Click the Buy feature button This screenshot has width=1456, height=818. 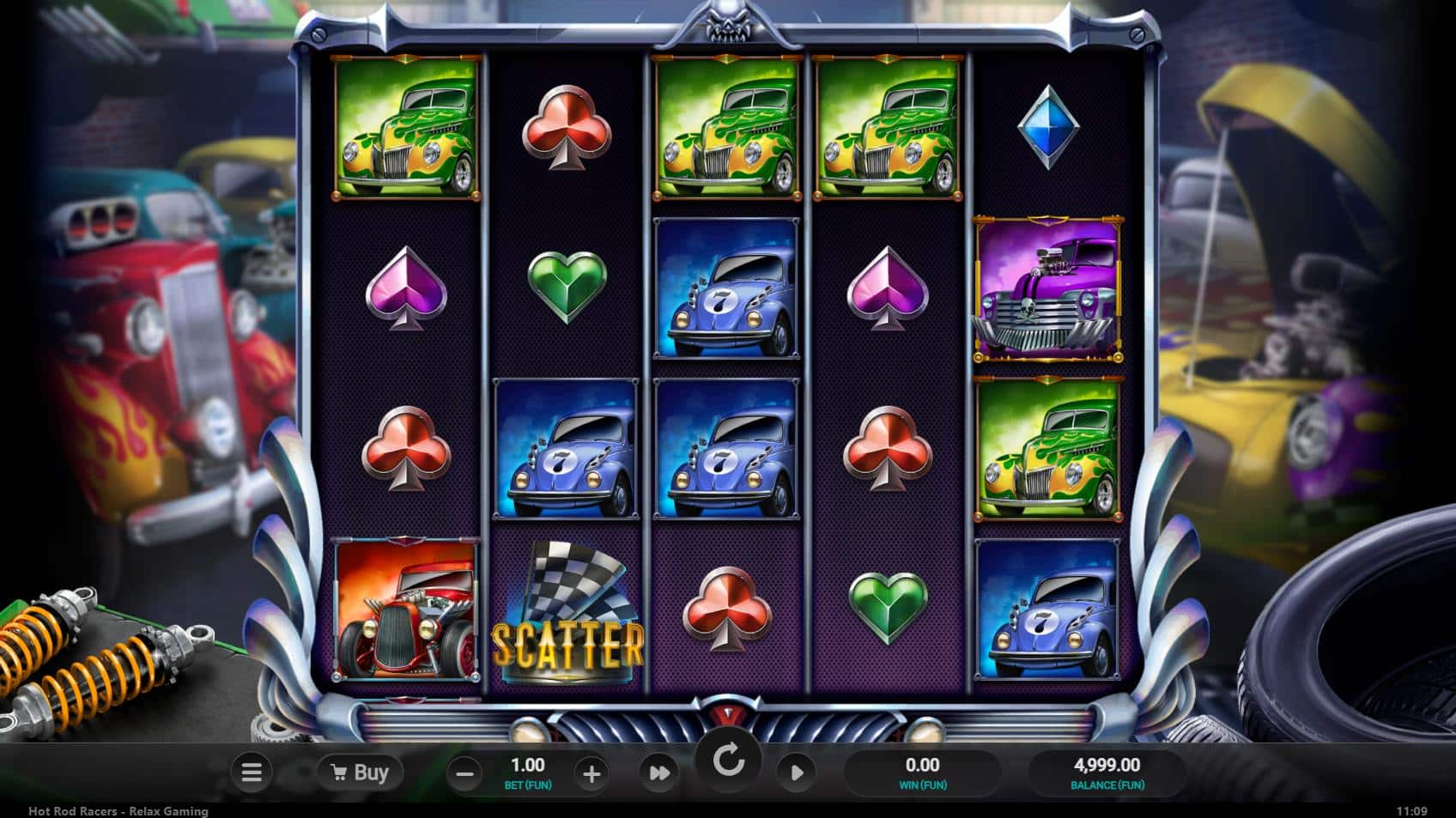tap(359, 772)
